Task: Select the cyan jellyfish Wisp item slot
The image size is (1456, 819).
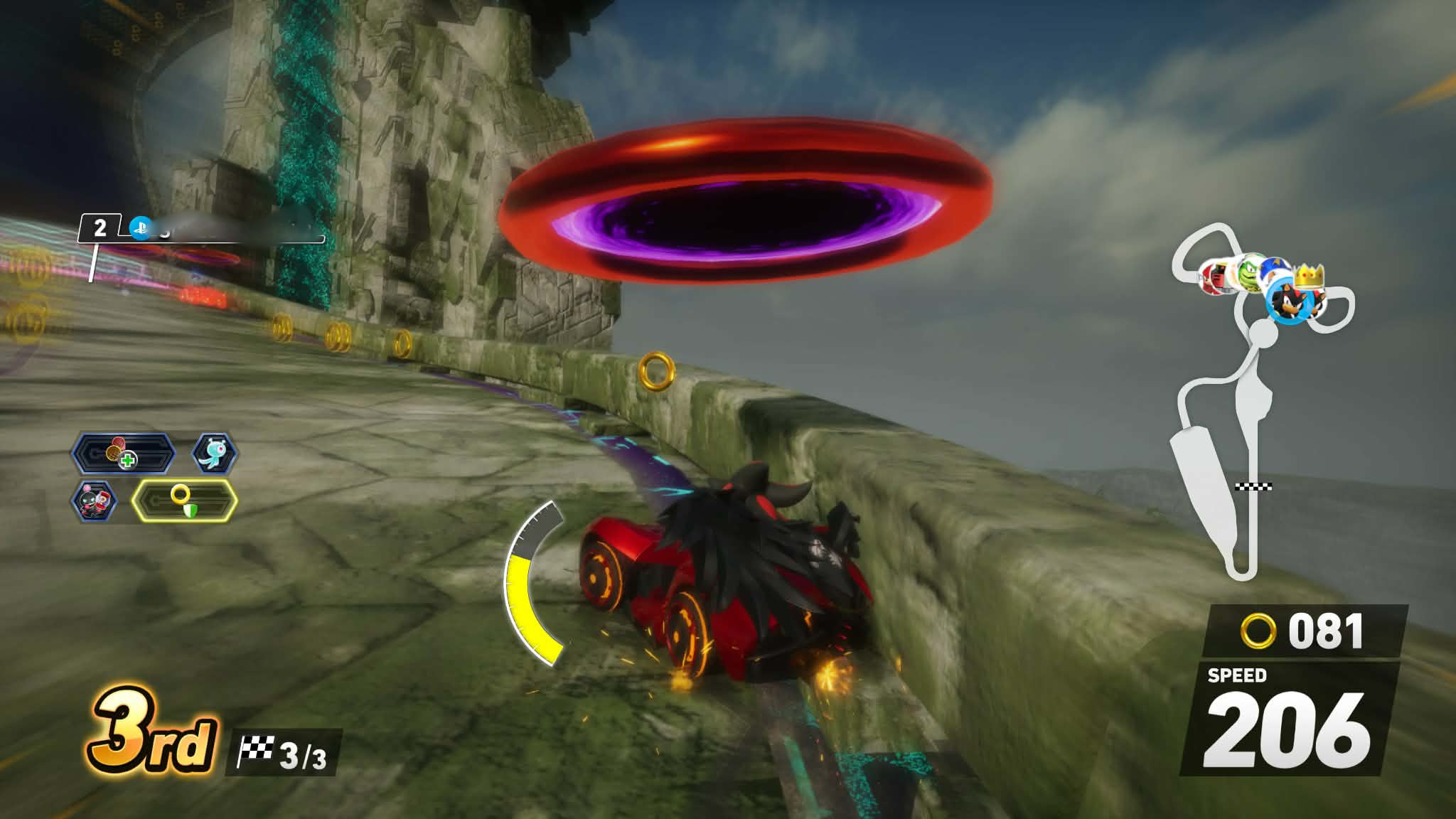Action: [214, 453]
